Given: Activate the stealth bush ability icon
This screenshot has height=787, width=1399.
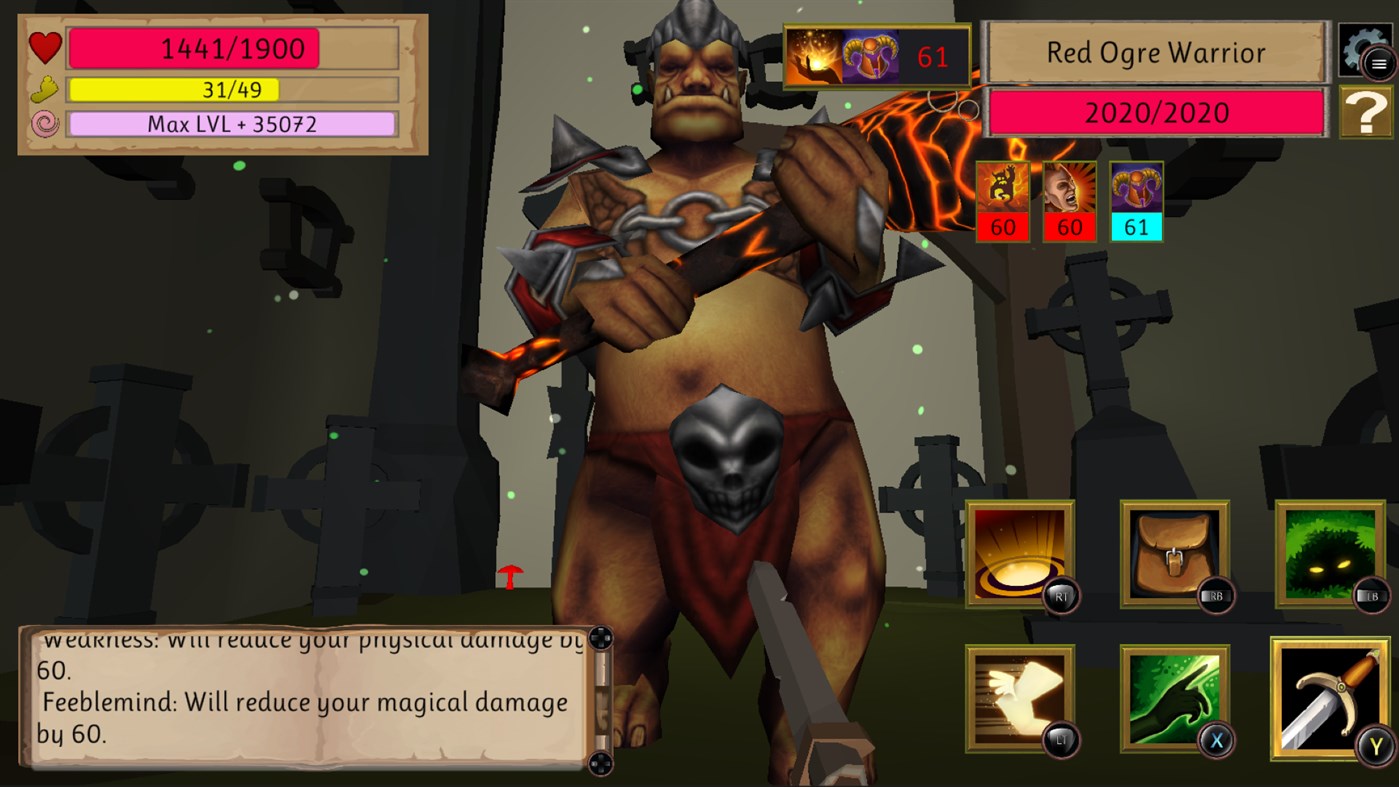Looking at the screenshot, I should coord(1330,555).
